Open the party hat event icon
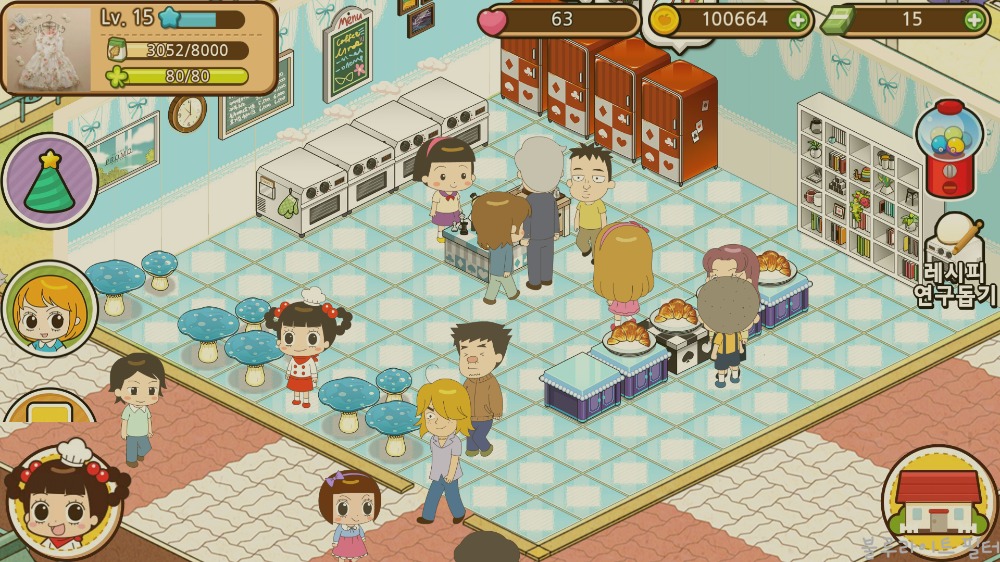This screenshot has width=1000, height=562. 49,182
